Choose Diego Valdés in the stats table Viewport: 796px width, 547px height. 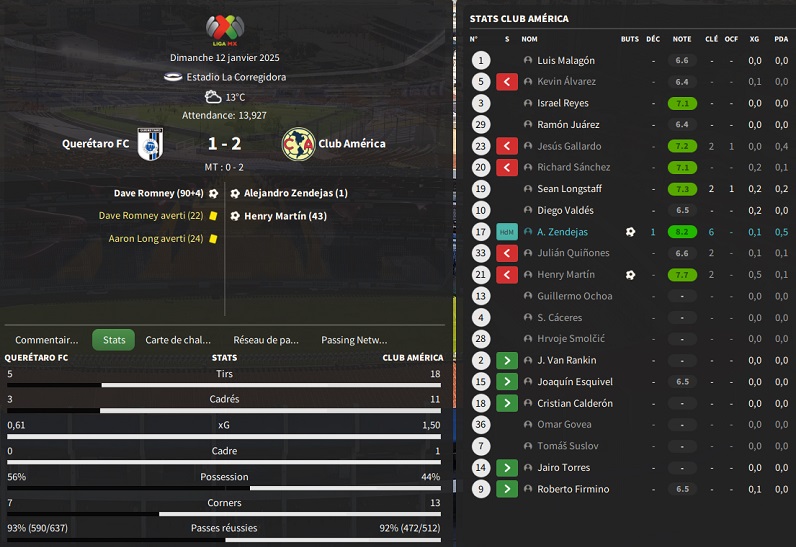click(x=565, y=211)
